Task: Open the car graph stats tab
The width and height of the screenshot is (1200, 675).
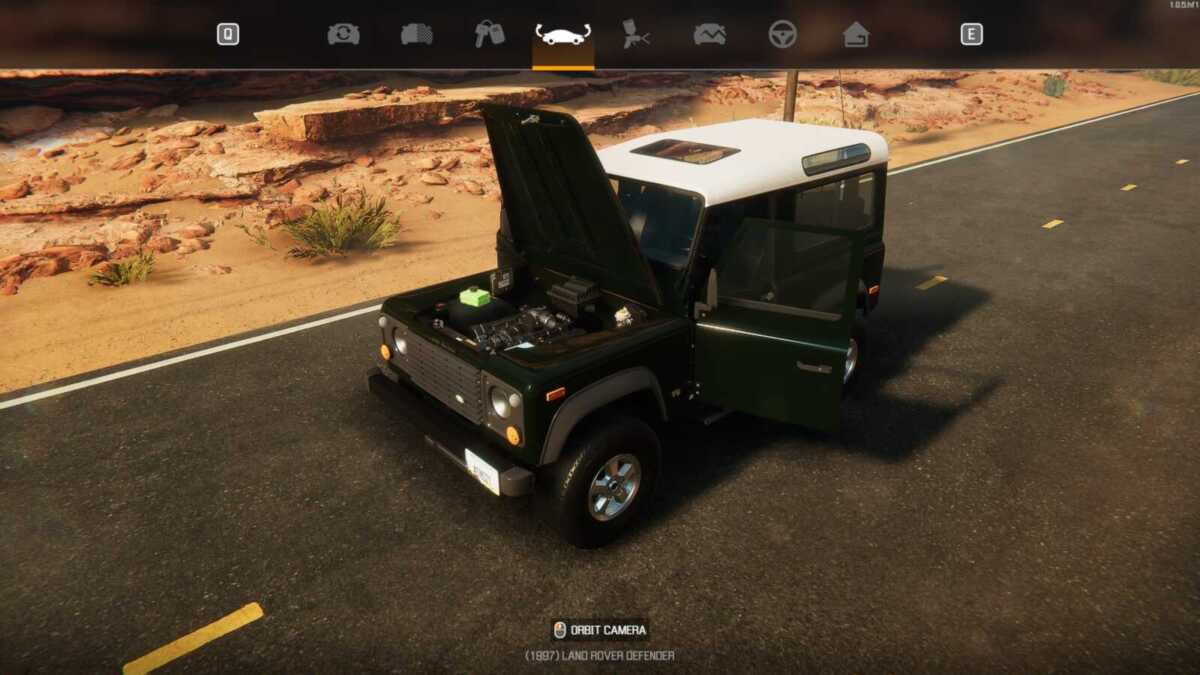Action: tap(709, 34)
